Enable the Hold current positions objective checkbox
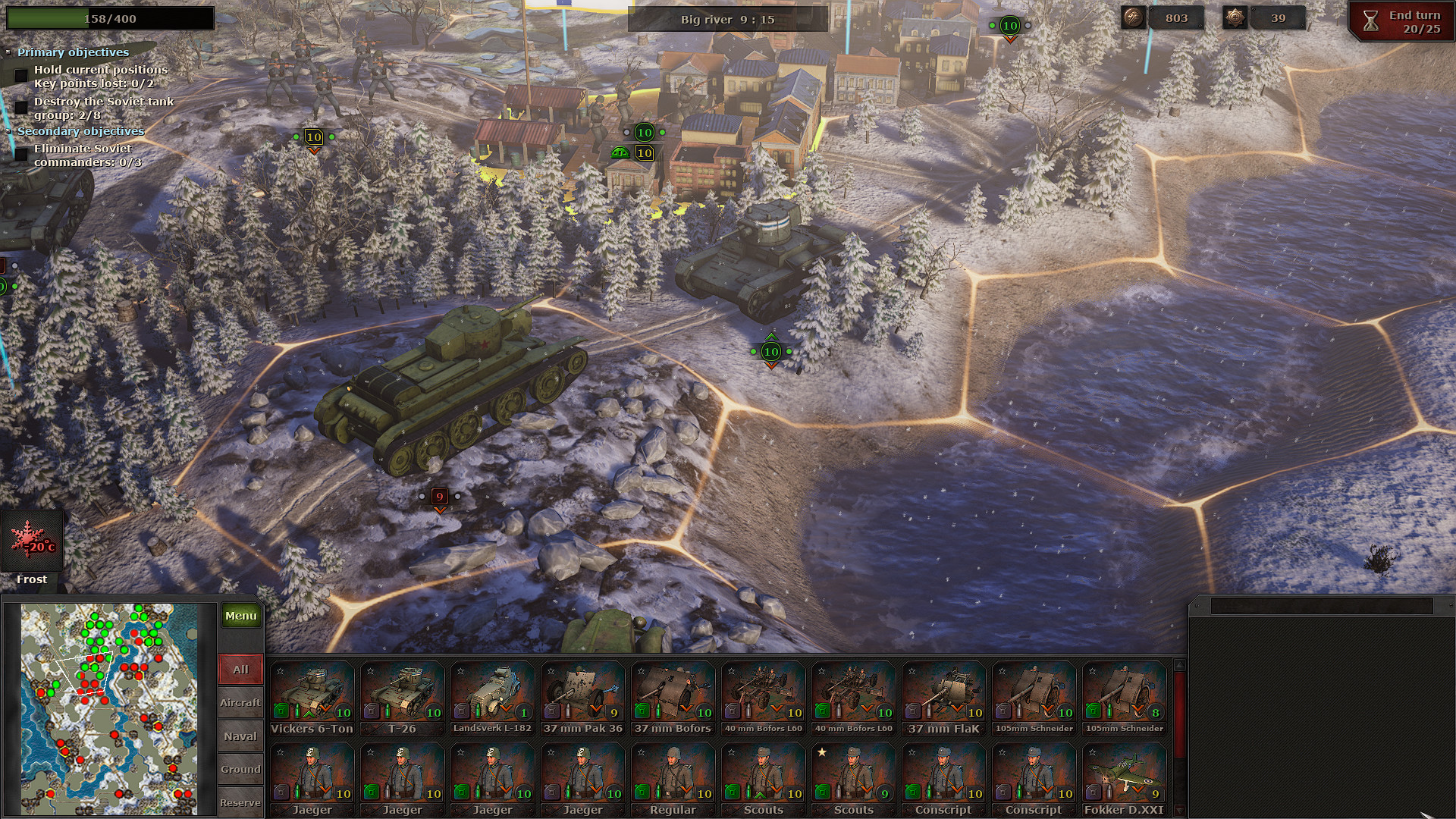 pos(20,75)
